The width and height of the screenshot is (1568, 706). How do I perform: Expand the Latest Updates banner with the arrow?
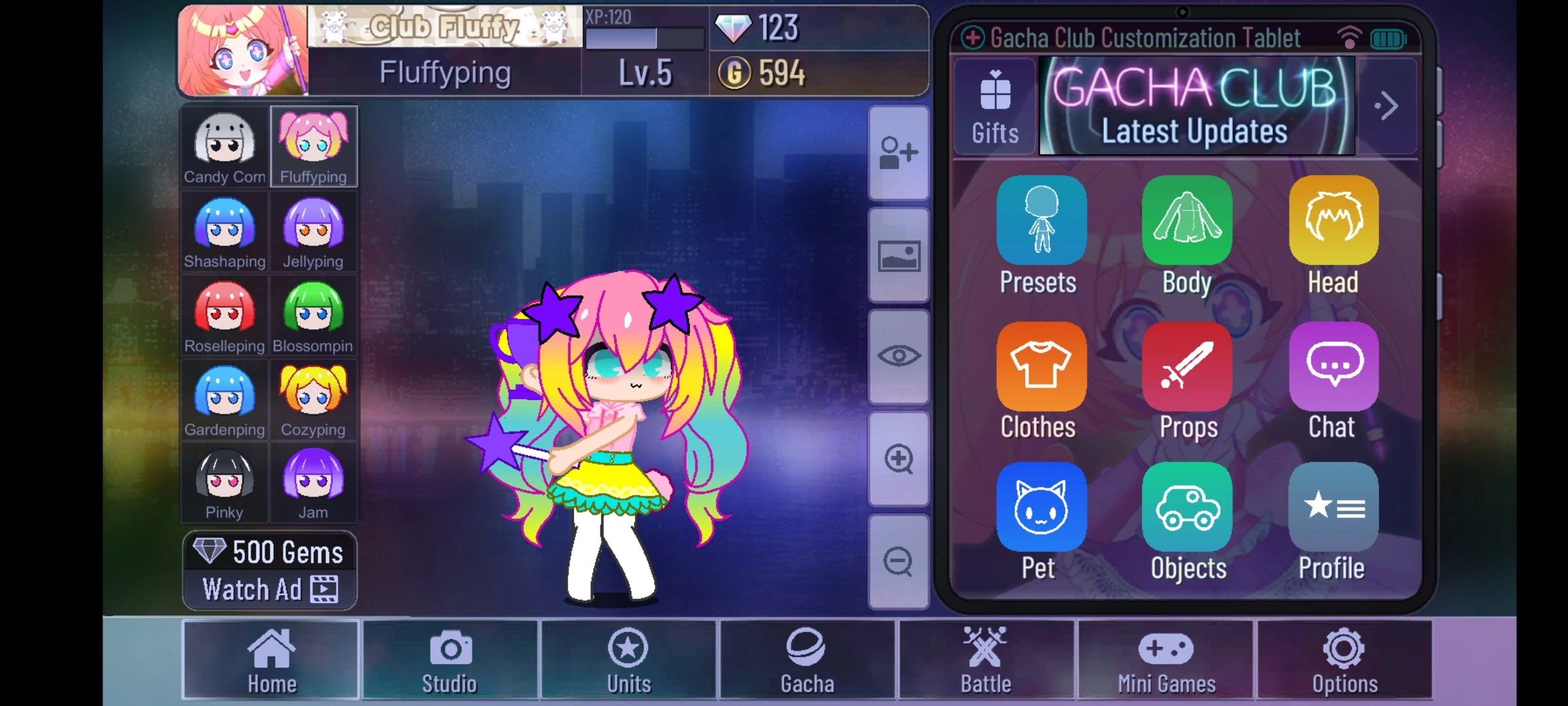[x=1387, y=107]
